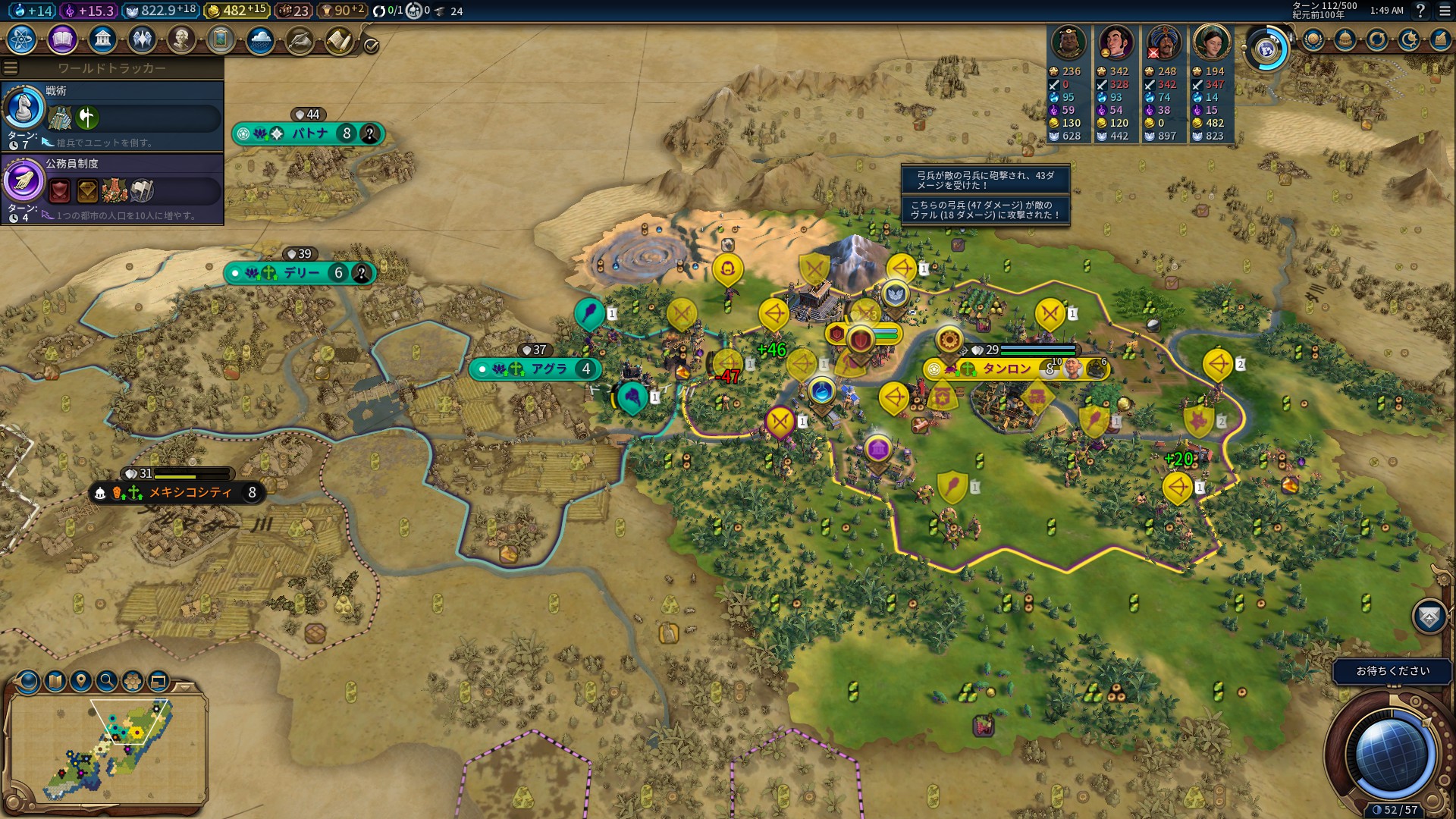This screenshot has height=819, width=1456.
Task: Select the green-robed female leader portrait
Action: [x=1211, y=42]
